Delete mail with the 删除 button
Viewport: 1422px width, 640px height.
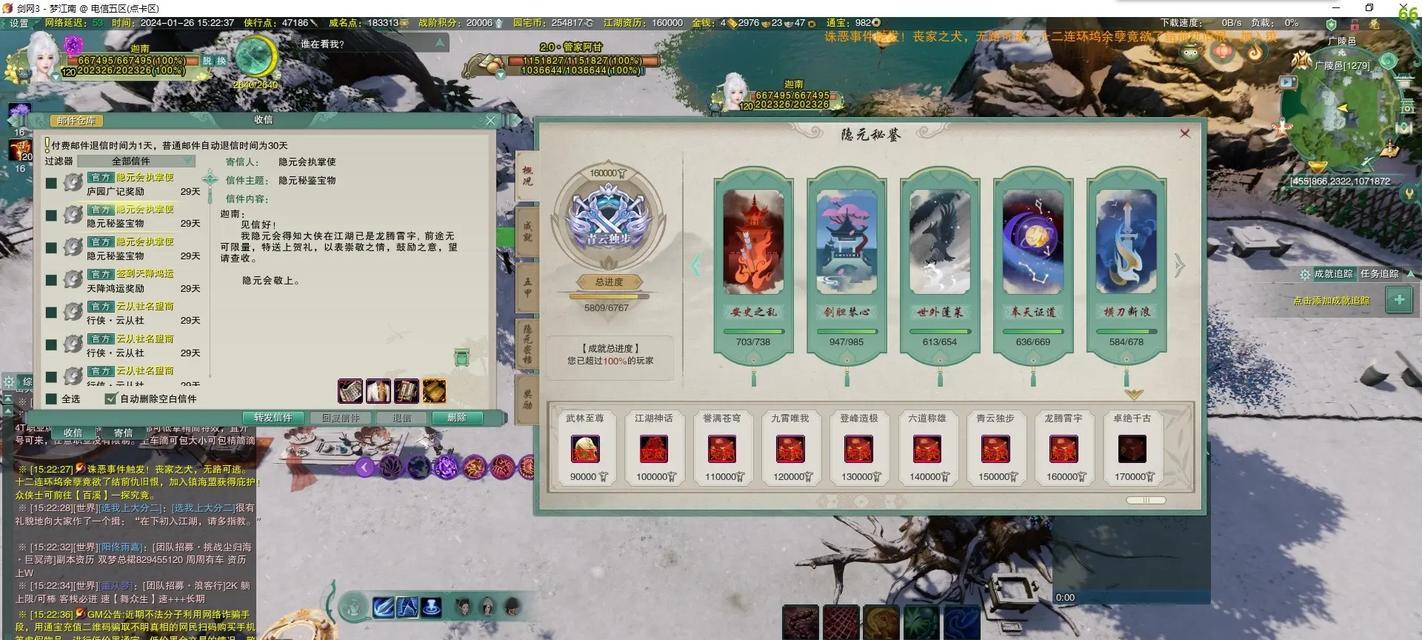456,418
